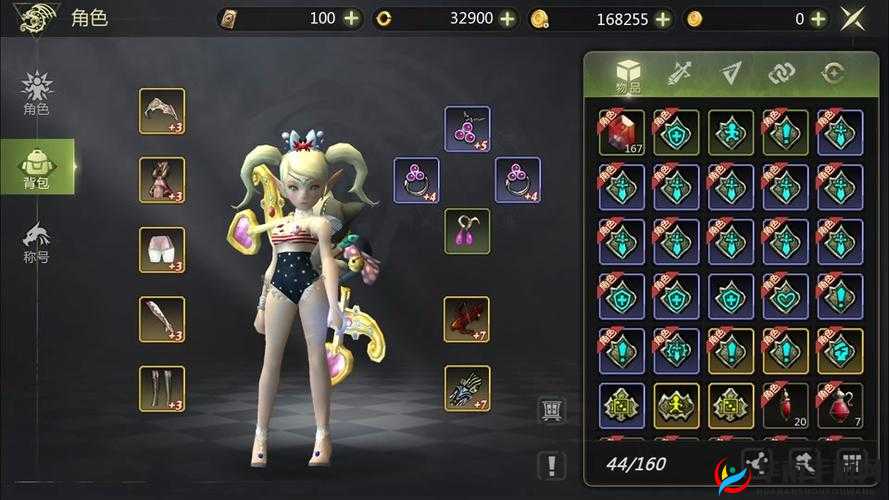Open the 称号 title tab

[x=36, y=241]
